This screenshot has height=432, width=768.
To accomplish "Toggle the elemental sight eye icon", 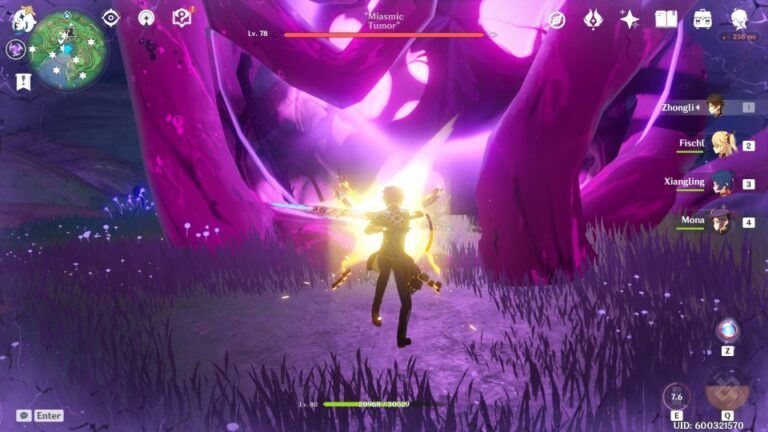I will 111,18.
